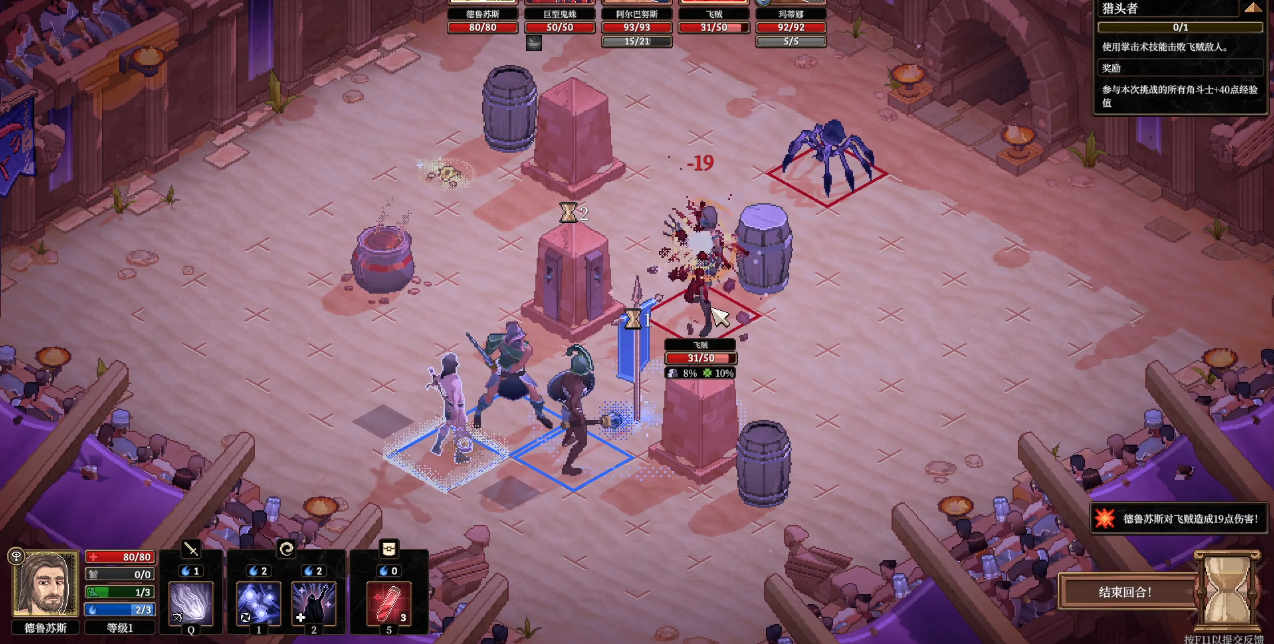This screenshot has height=644, width=1274.
Task: Select the red potion item slot
Action: 389,603
